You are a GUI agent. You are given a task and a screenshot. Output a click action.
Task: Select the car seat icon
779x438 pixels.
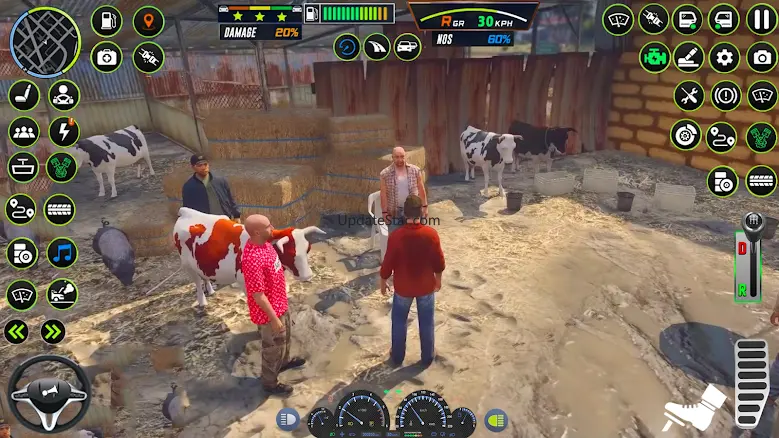coord(22,96)
